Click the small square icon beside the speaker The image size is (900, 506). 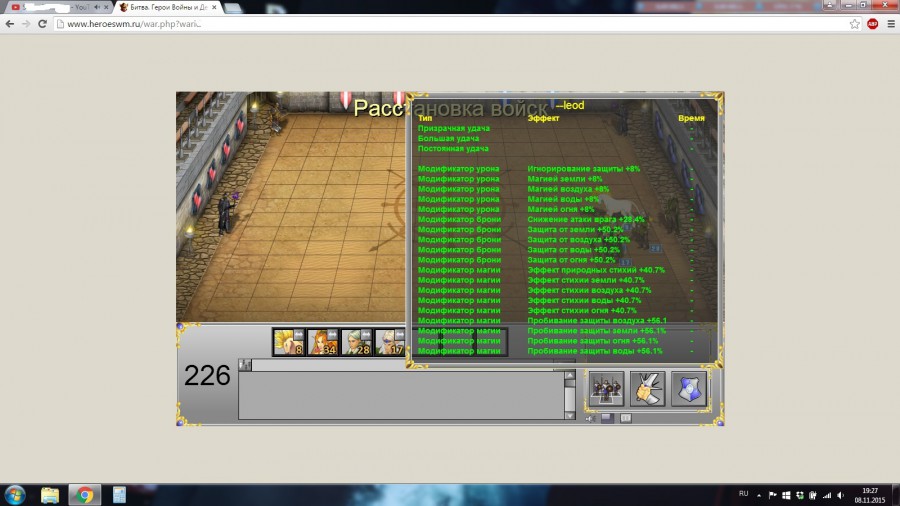[x=607, y=418]
